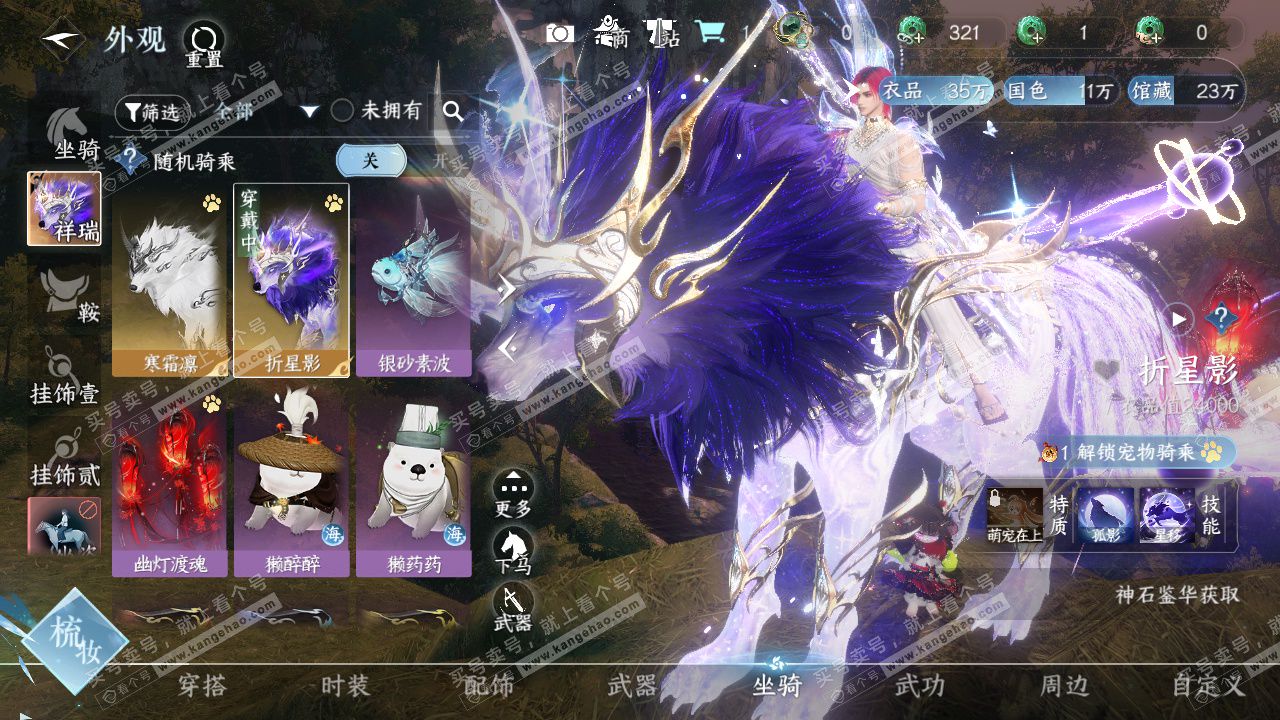Pick the 獭醉醉 otter mount
The width and height of the screenshot is (1280, 720).
click(x=291, y=482)
